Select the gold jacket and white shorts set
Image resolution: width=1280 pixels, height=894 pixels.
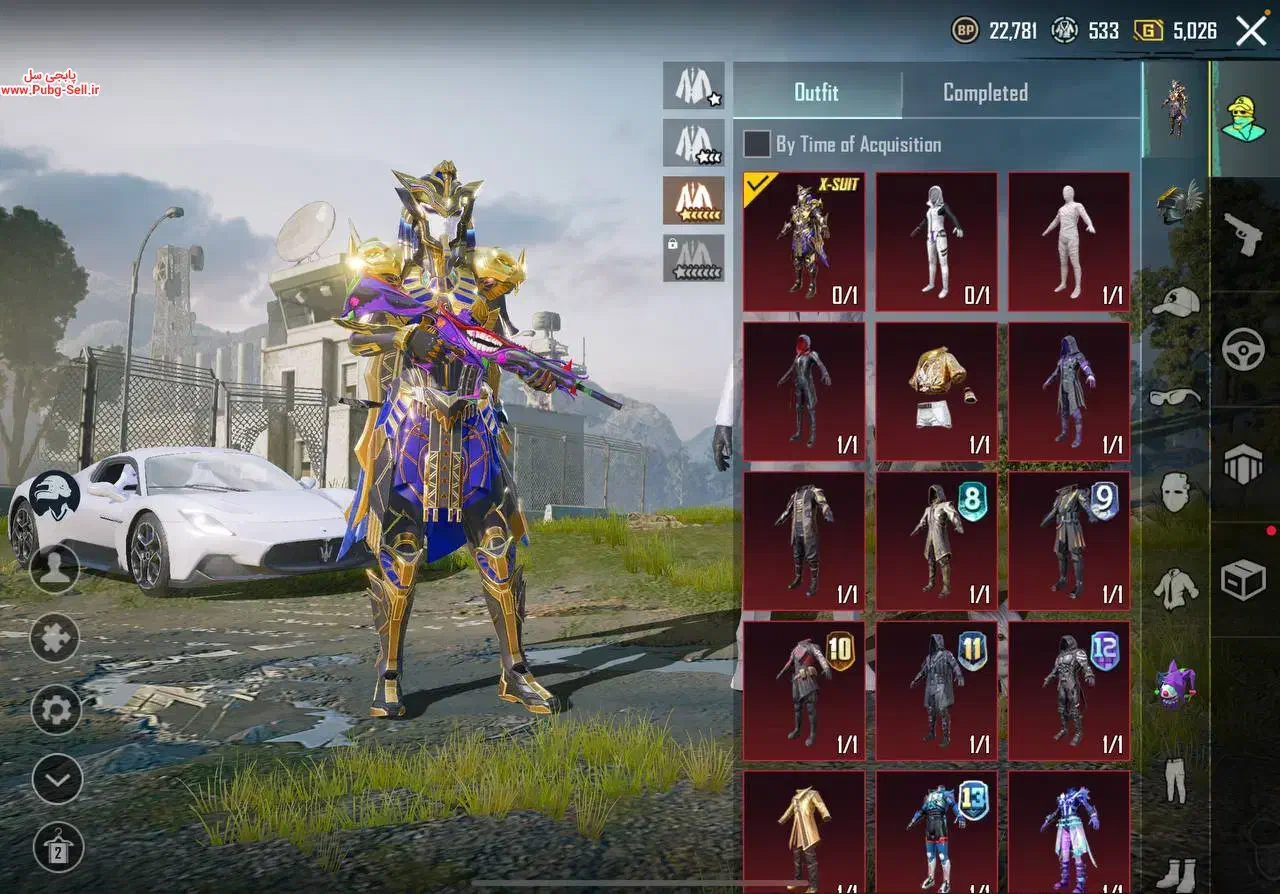click(936, 391)
